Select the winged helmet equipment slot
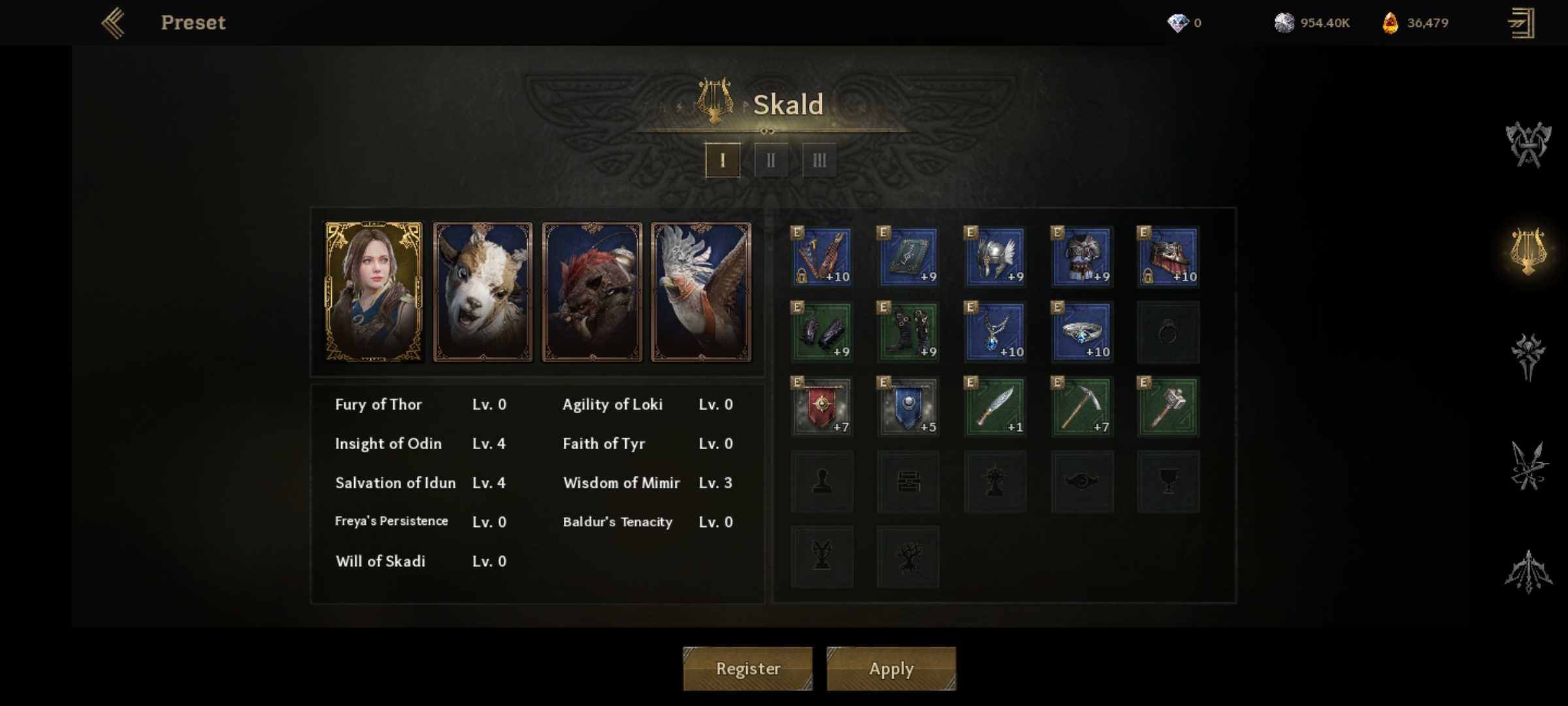1568x706 pixels. click(x=995, y=257)
